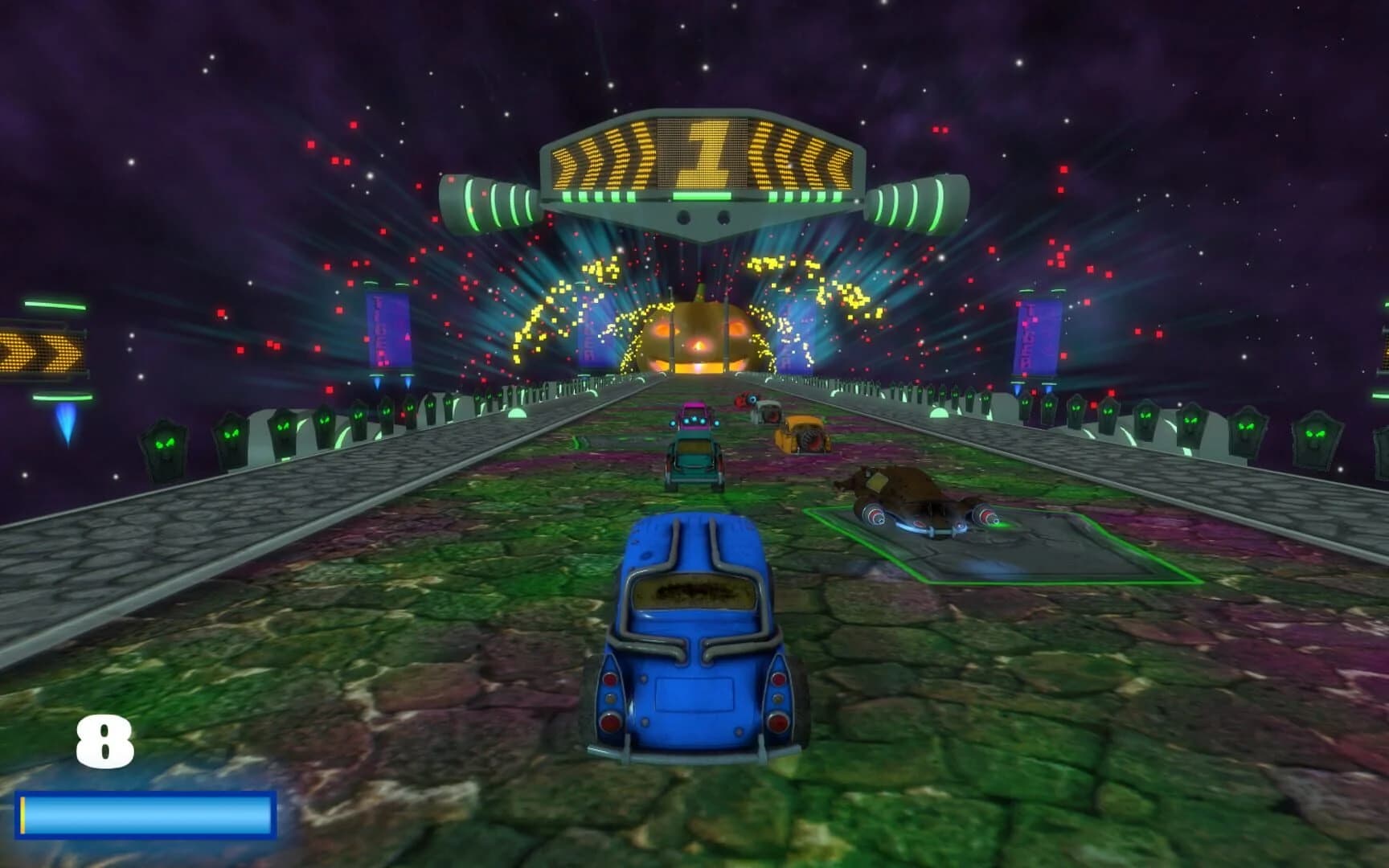Toggle the green-lit pad beneath the hovercraft

pyautogui.click(x=965, y=555)
